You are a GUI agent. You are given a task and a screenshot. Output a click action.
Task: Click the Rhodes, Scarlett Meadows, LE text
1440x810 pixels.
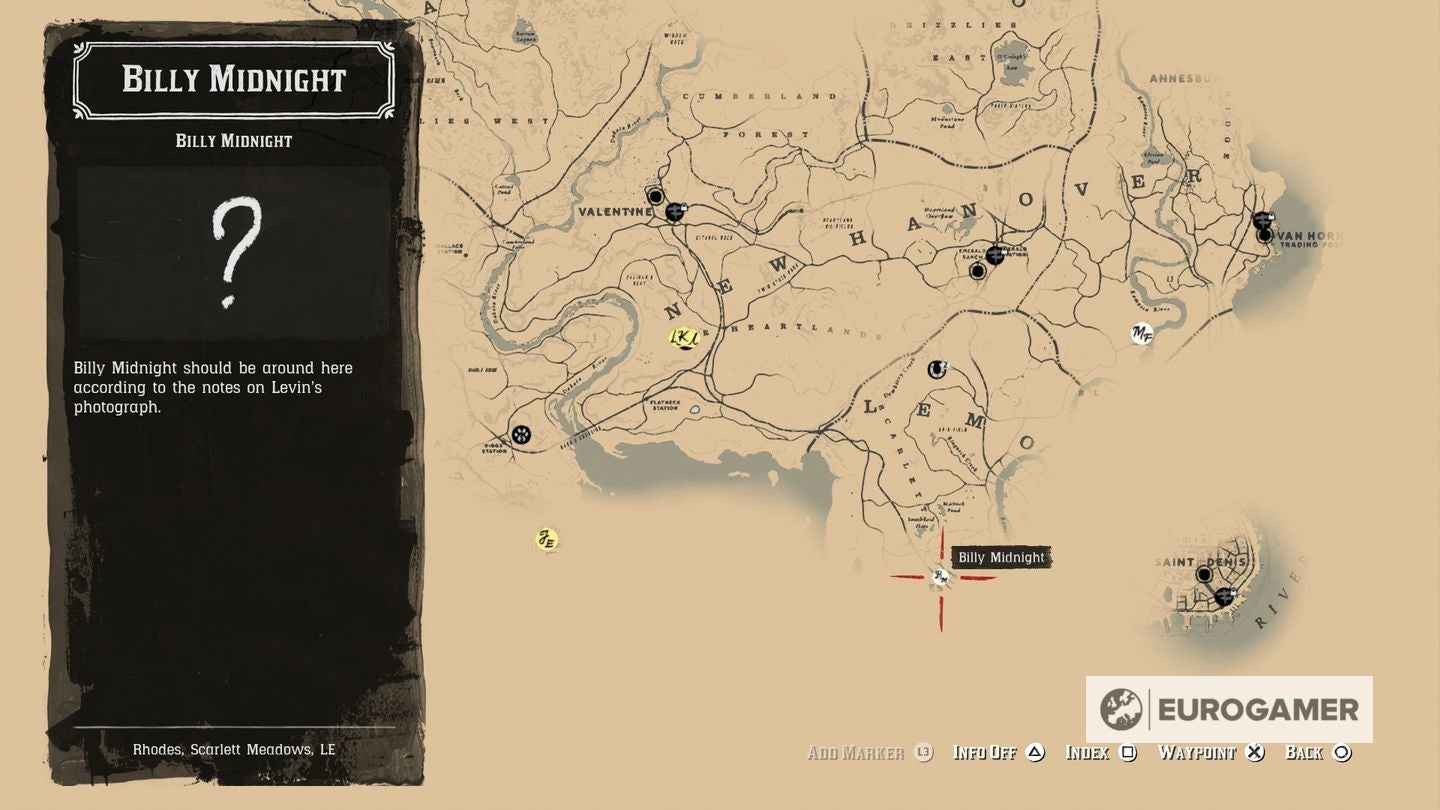pyautogui.click(x=236, y=749)
